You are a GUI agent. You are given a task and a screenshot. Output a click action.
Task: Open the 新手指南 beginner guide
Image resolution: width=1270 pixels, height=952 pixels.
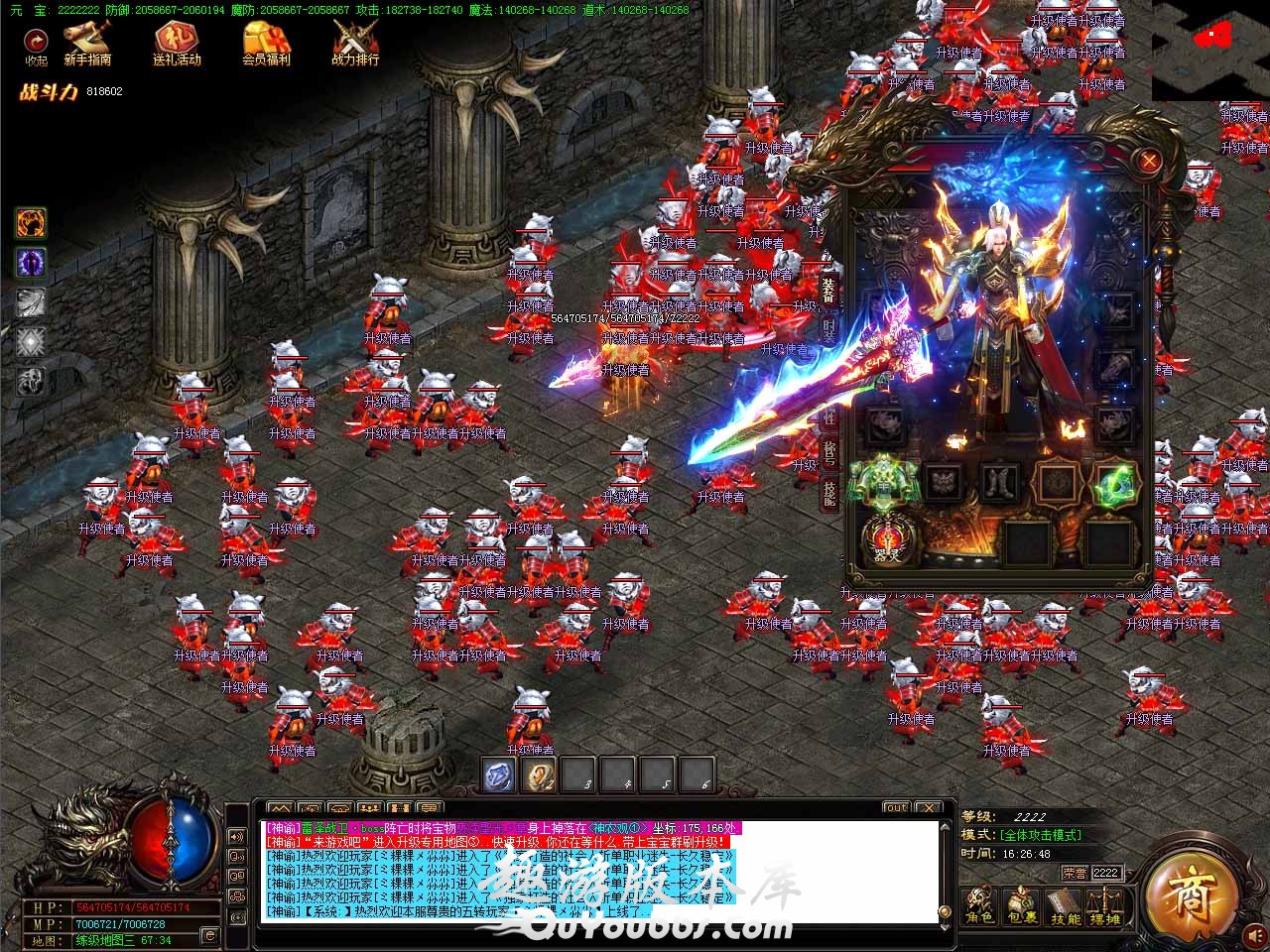(87, 43)
